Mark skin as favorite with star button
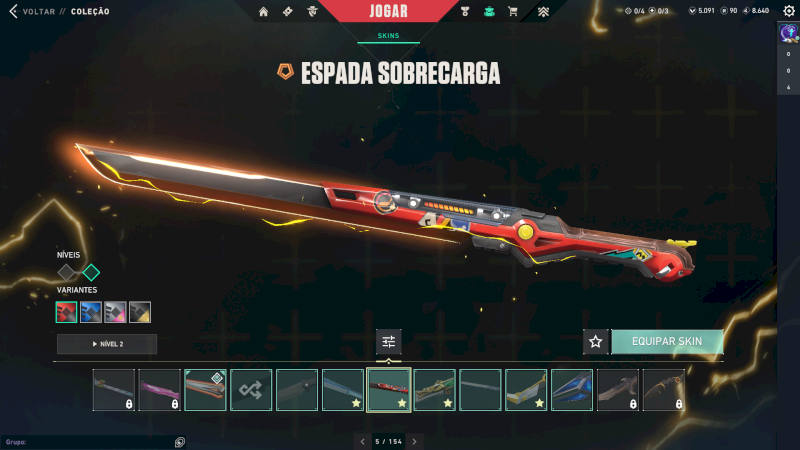This screenshot has width=800, height=450. click(596, 342)
